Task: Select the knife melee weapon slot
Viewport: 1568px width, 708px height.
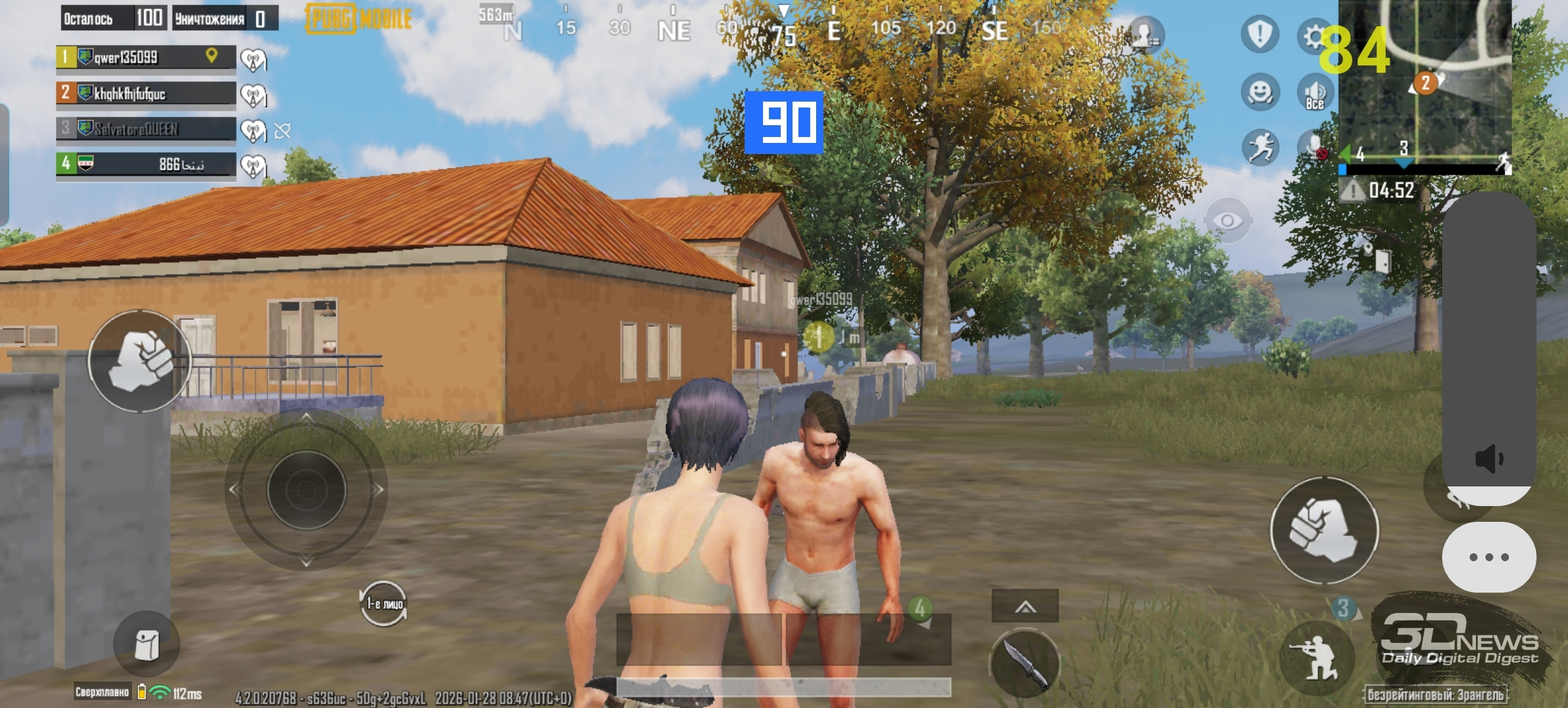Action: coord(1024,663)
